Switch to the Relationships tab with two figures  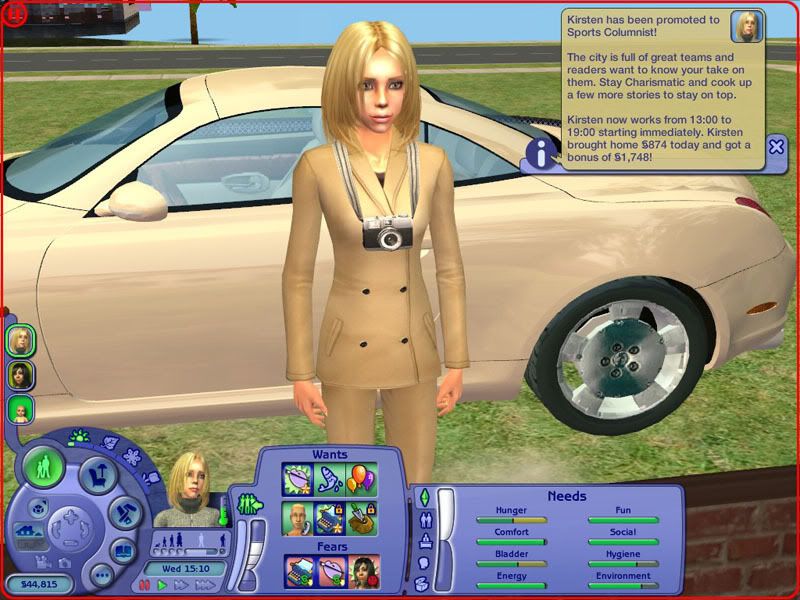tap(423, 519)
